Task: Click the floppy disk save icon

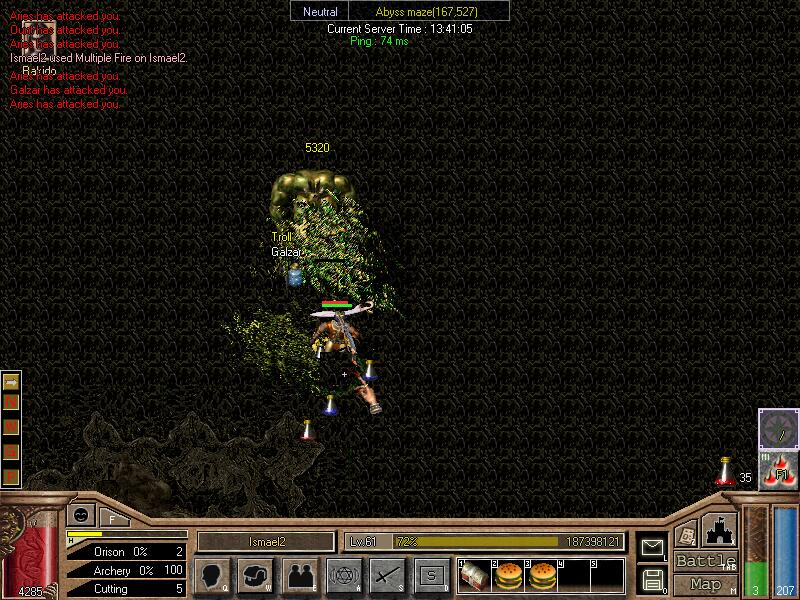Action: pyautogui.click(x=652, y=578)
